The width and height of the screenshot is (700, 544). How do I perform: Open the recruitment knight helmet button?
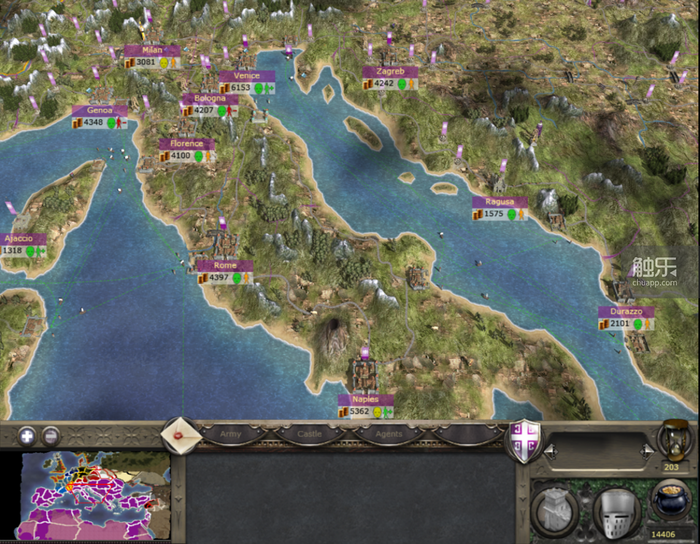pyautogui.click(x=615, y=512)
